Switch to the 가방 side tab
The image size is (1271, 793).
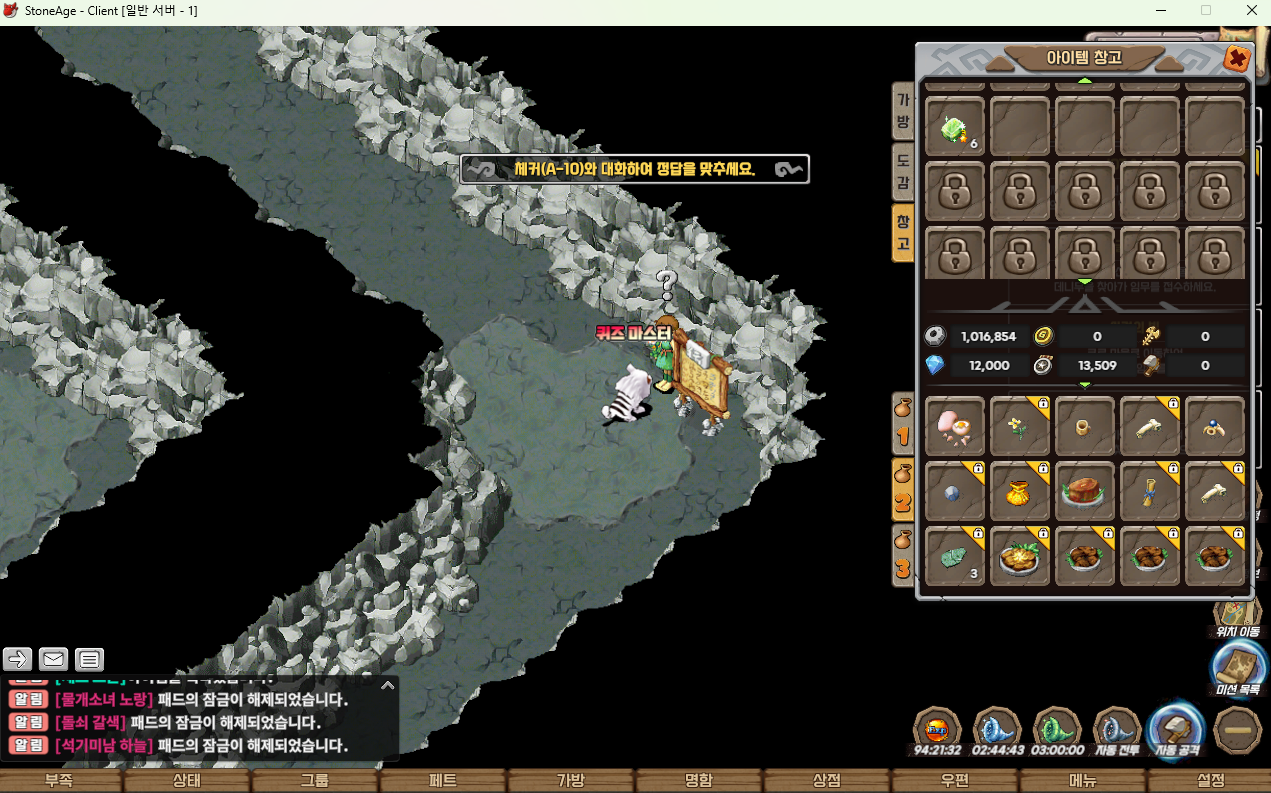coord(903,112)
